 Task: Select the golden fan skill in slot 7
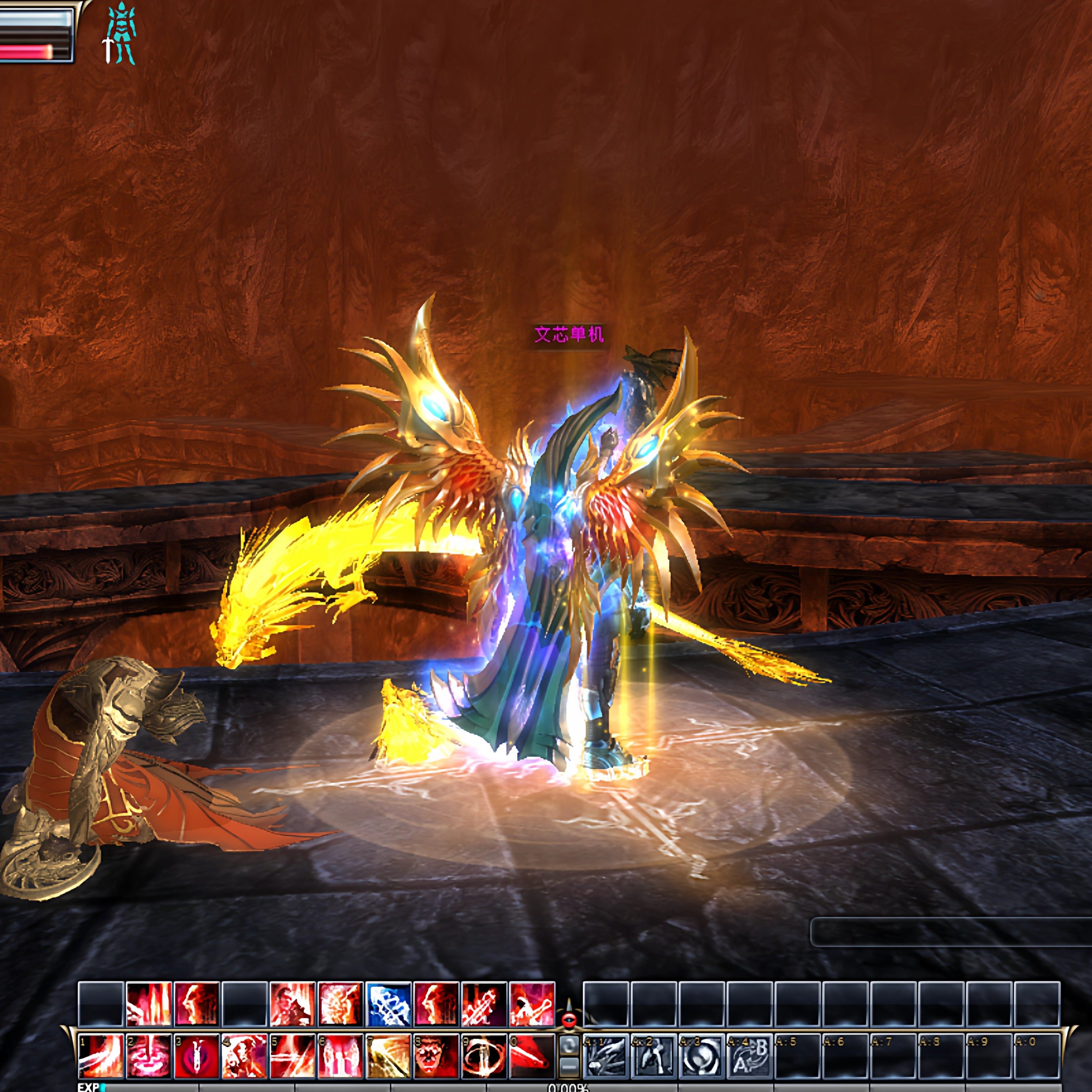coord(388,1055)
